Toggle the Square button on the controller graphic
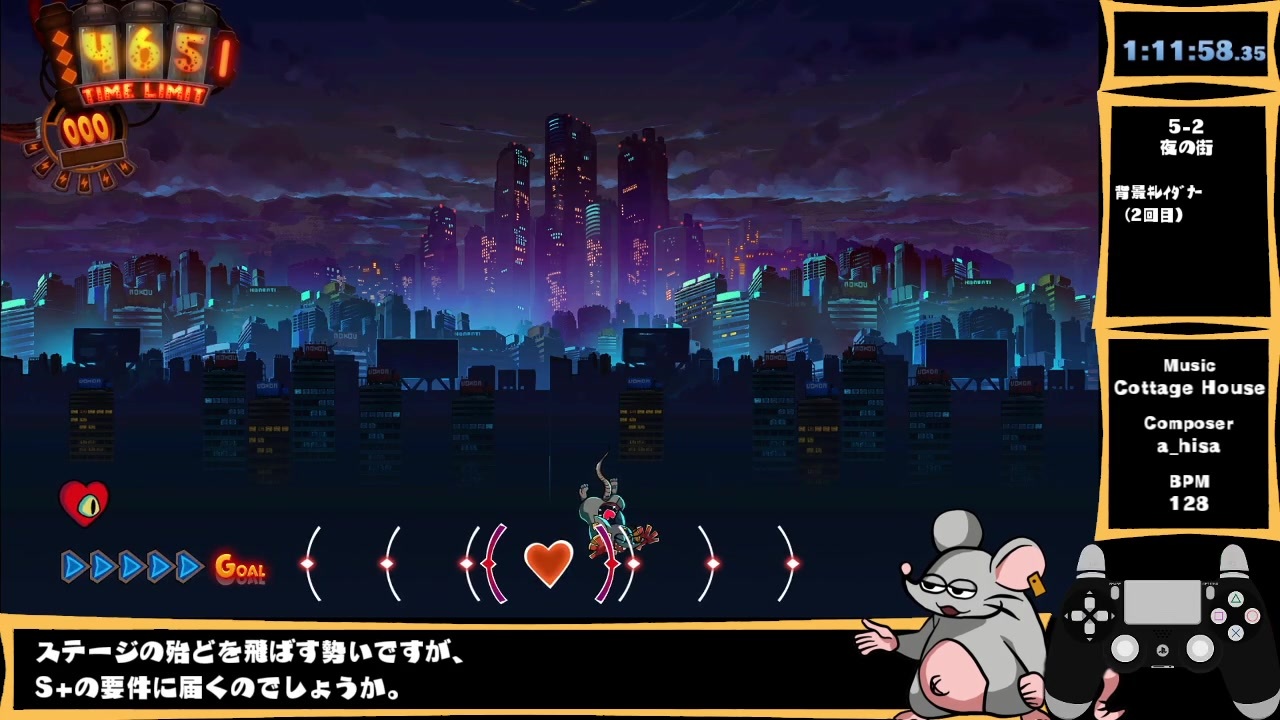This screenshot has height=720, width=1280. pos(1219,616)
